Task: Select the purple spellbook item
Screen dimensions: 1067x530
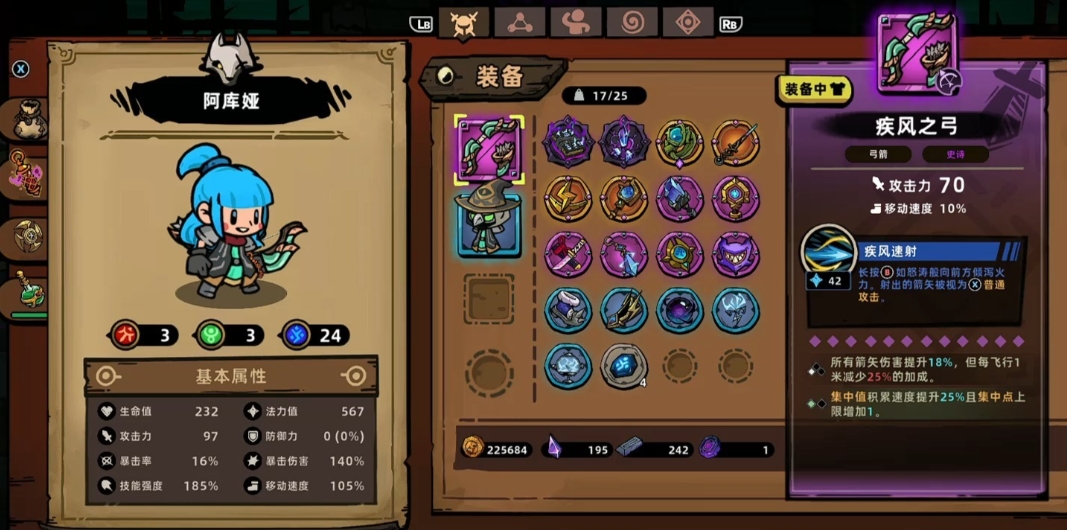Action: [x=568, y=143]
